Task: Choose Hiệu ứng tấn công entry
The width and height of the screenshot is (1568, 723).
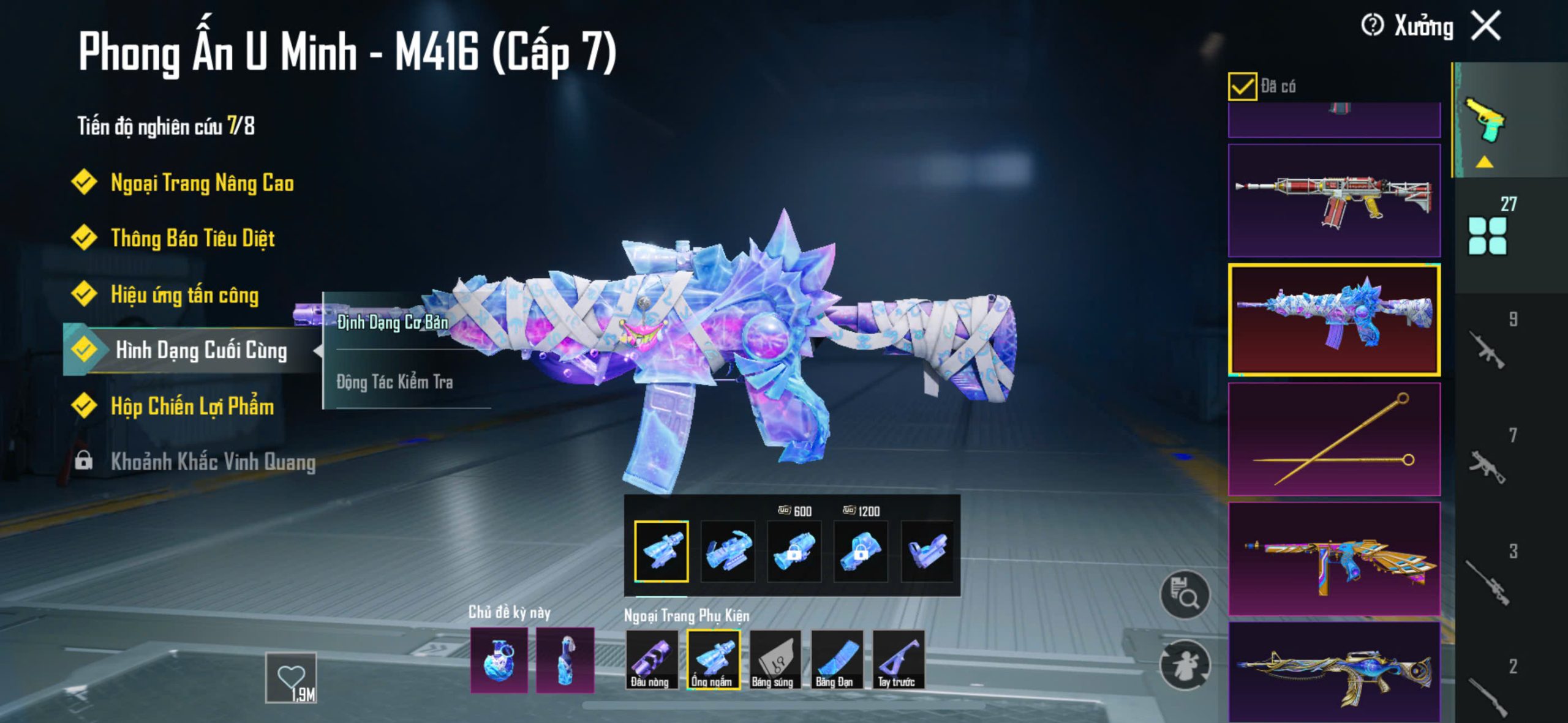Action: [184, 294]
